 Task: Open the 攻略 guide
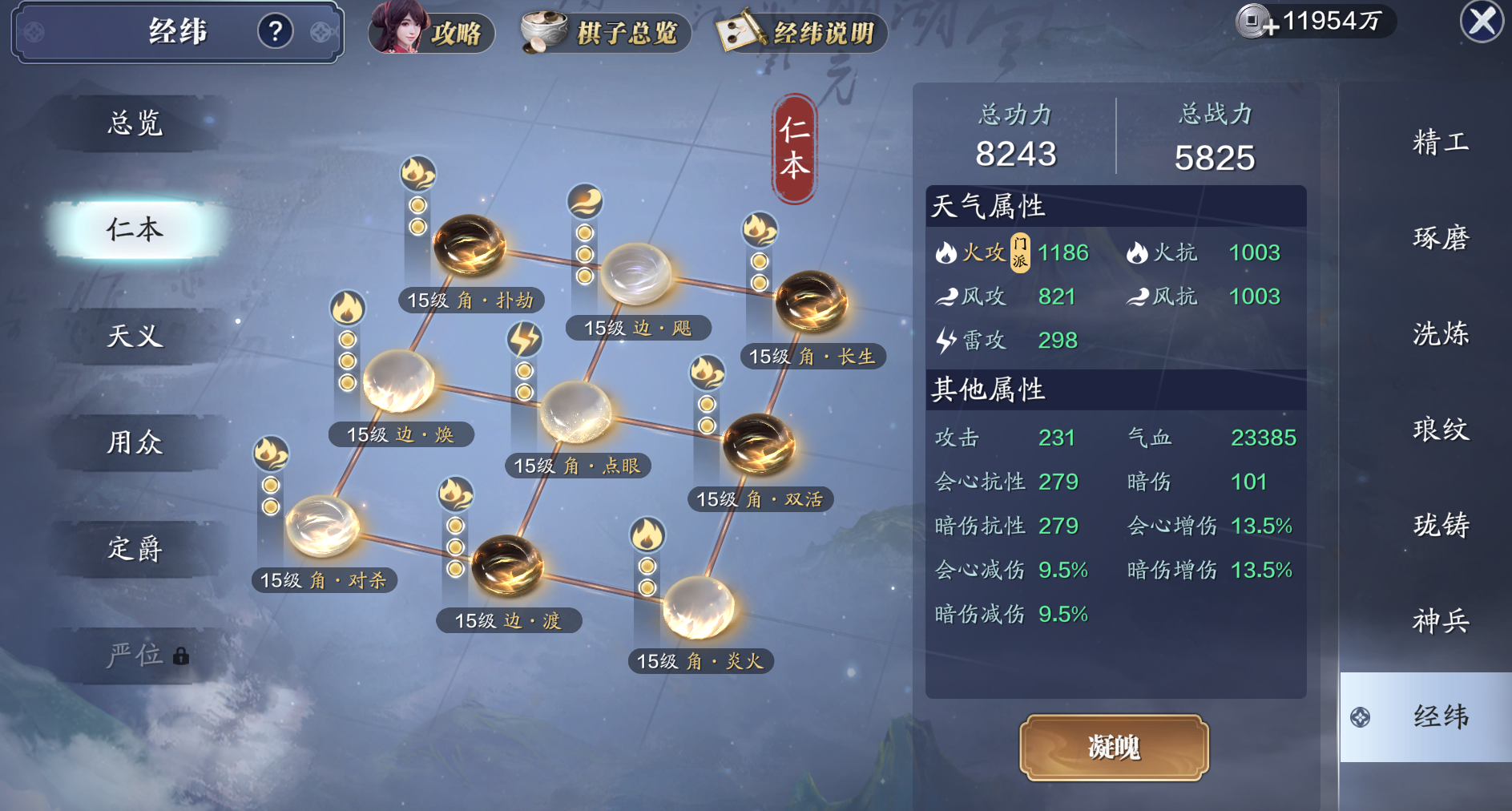click(x=431, y=31)
